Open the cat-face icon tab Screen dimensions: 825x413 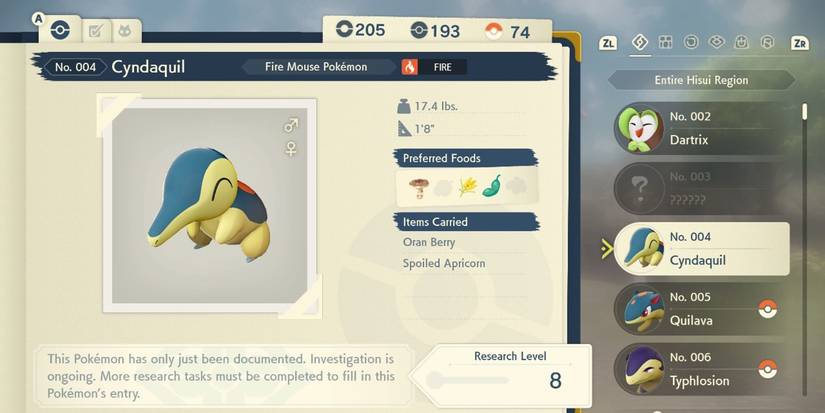127,31
